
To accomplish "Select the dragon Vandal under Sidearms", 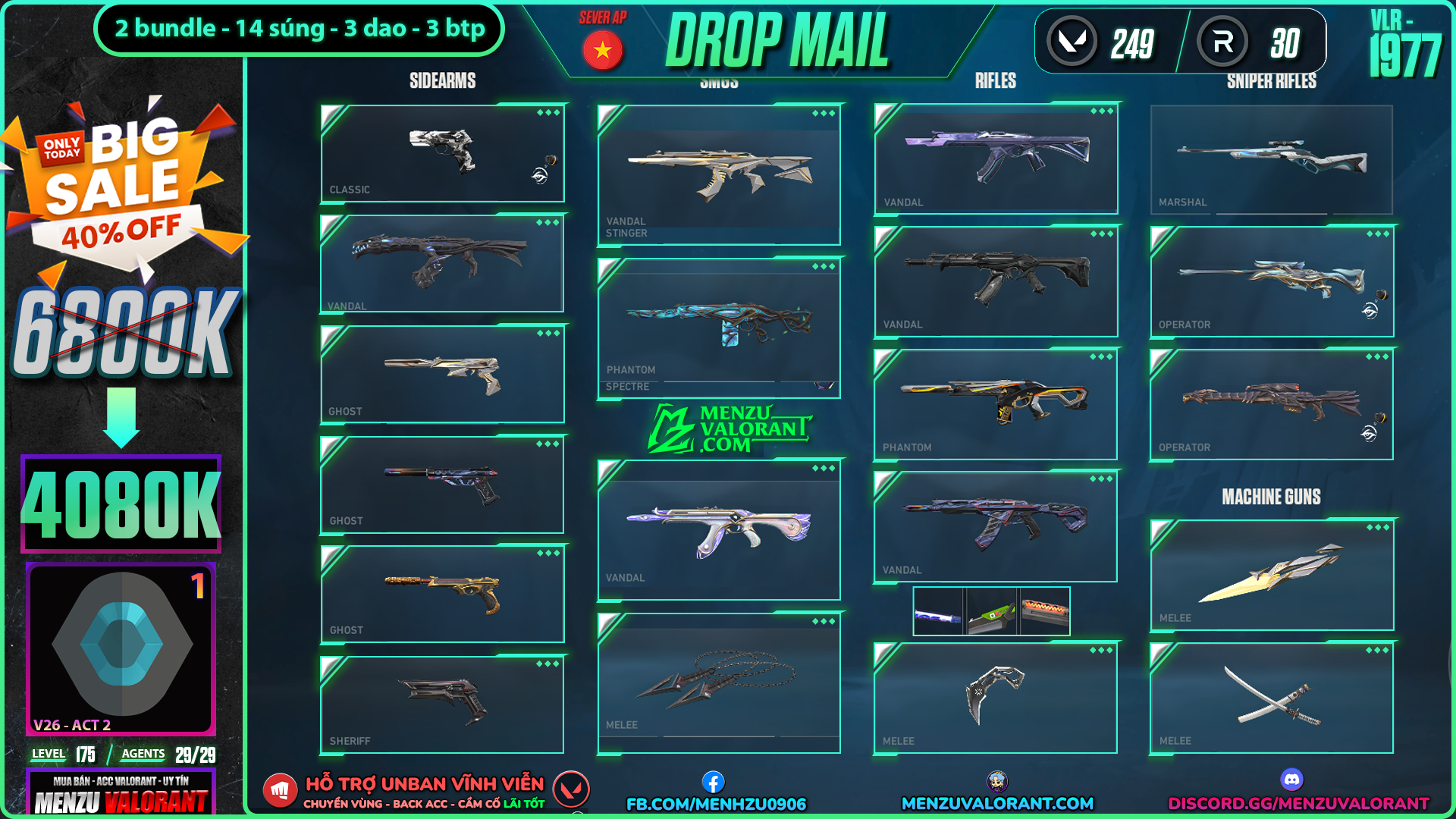I will pyautogui.click(x=442, y=263).
